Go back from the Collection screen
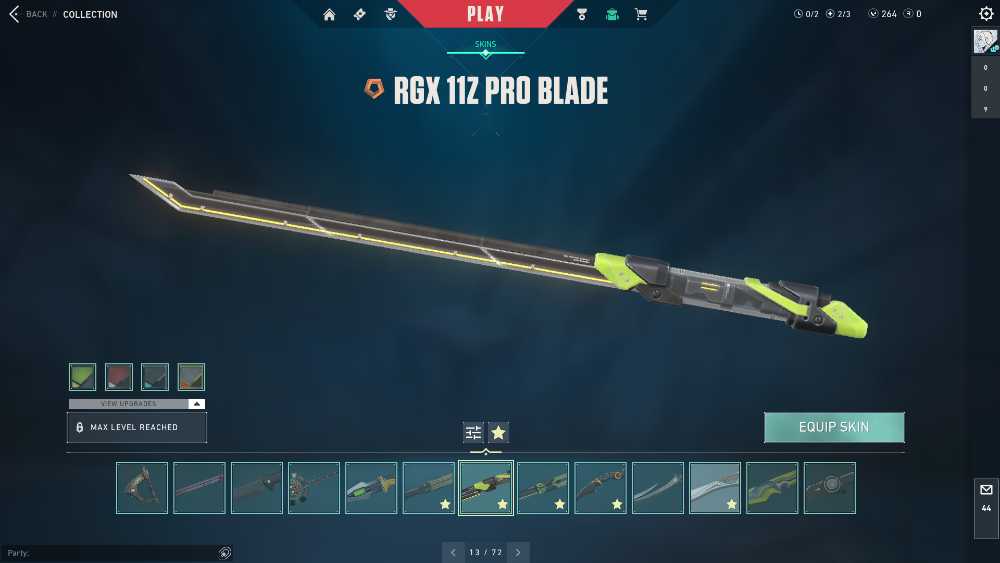The image size is (1000, 563). point(28,14)
